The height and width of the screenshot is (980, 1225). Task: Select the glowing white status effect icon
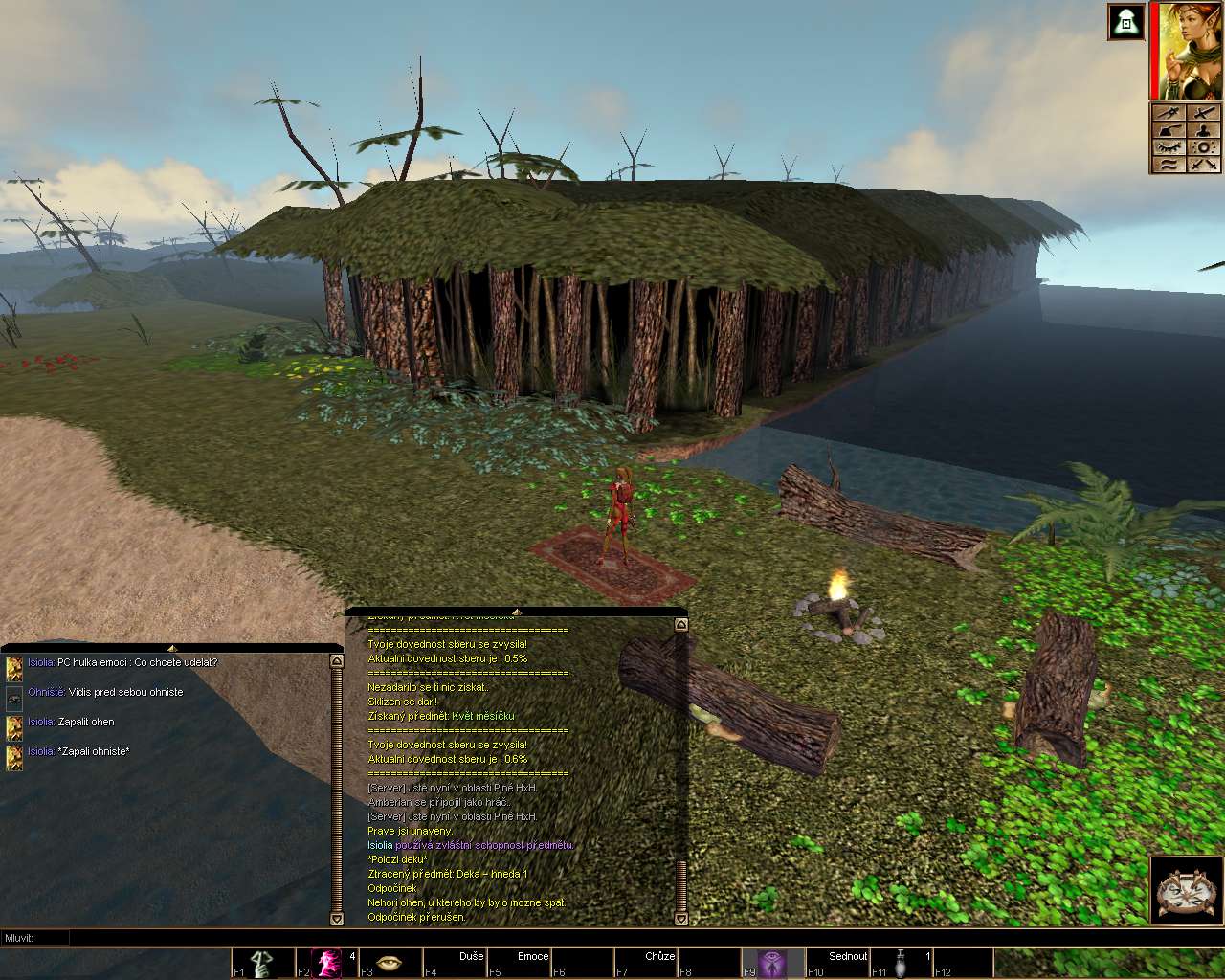tap(1126, 22)
